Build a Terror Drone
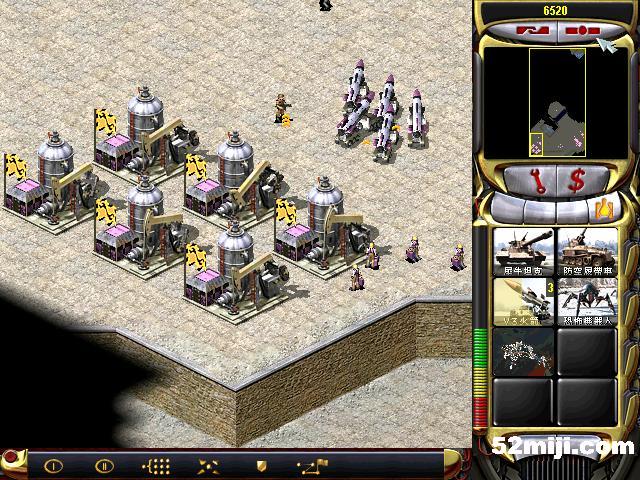 tap(587, 301)
